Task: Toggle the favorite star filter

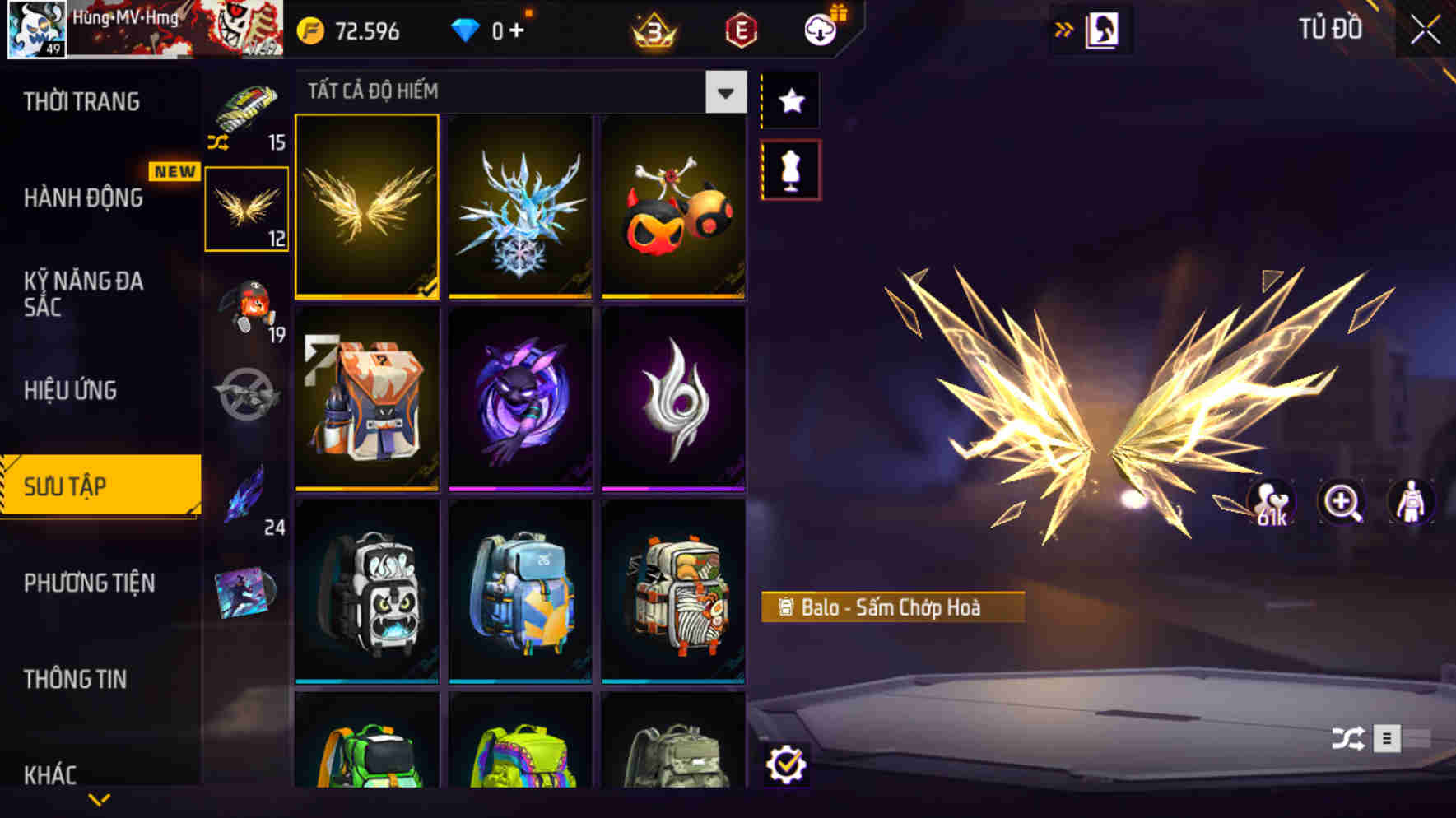Action: coord(789,101)
